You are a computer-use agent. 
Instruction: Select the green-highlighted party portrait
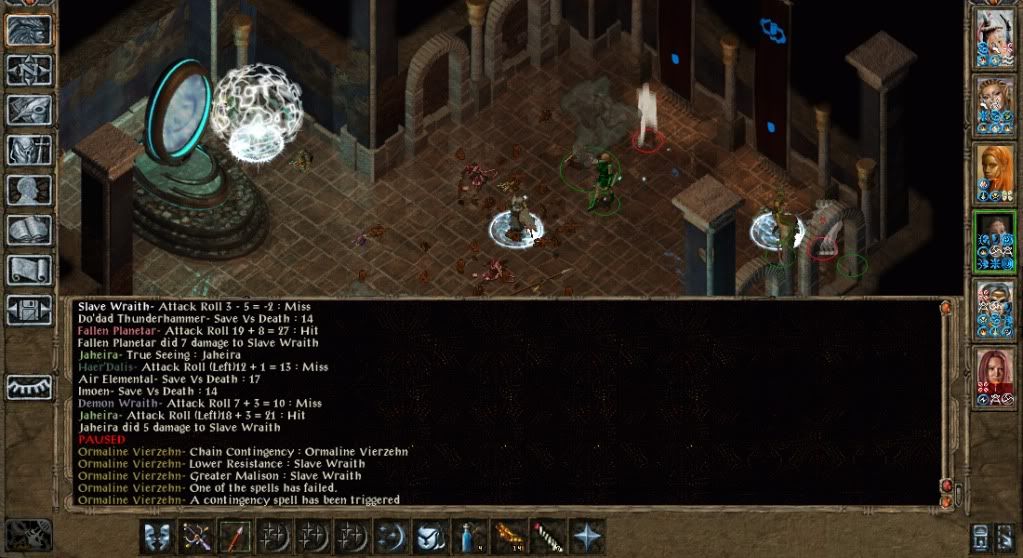point(995,242)
